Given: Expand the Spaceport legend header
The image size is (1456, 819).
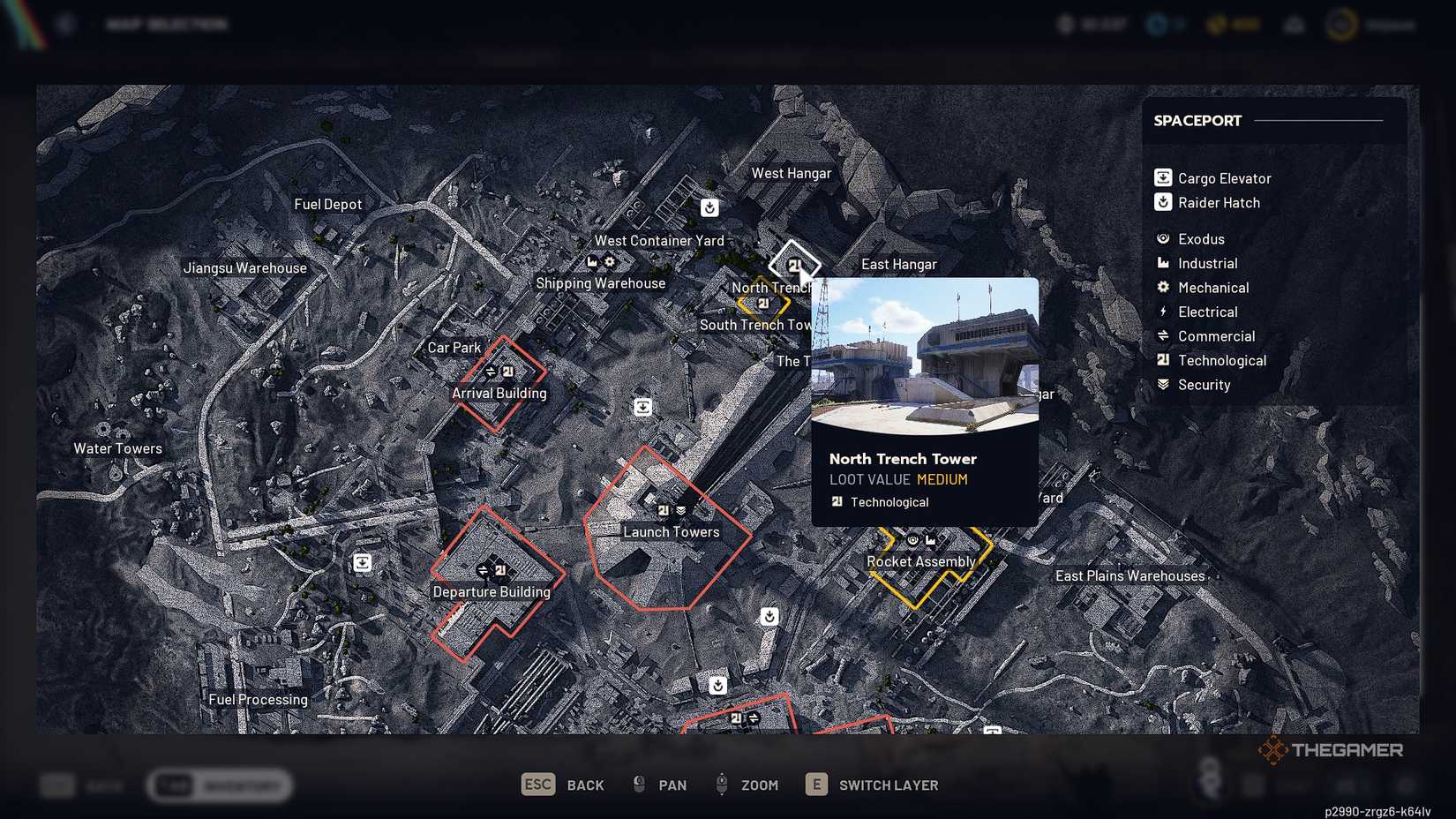Looking at the screenshot, I should [1197, 120].
